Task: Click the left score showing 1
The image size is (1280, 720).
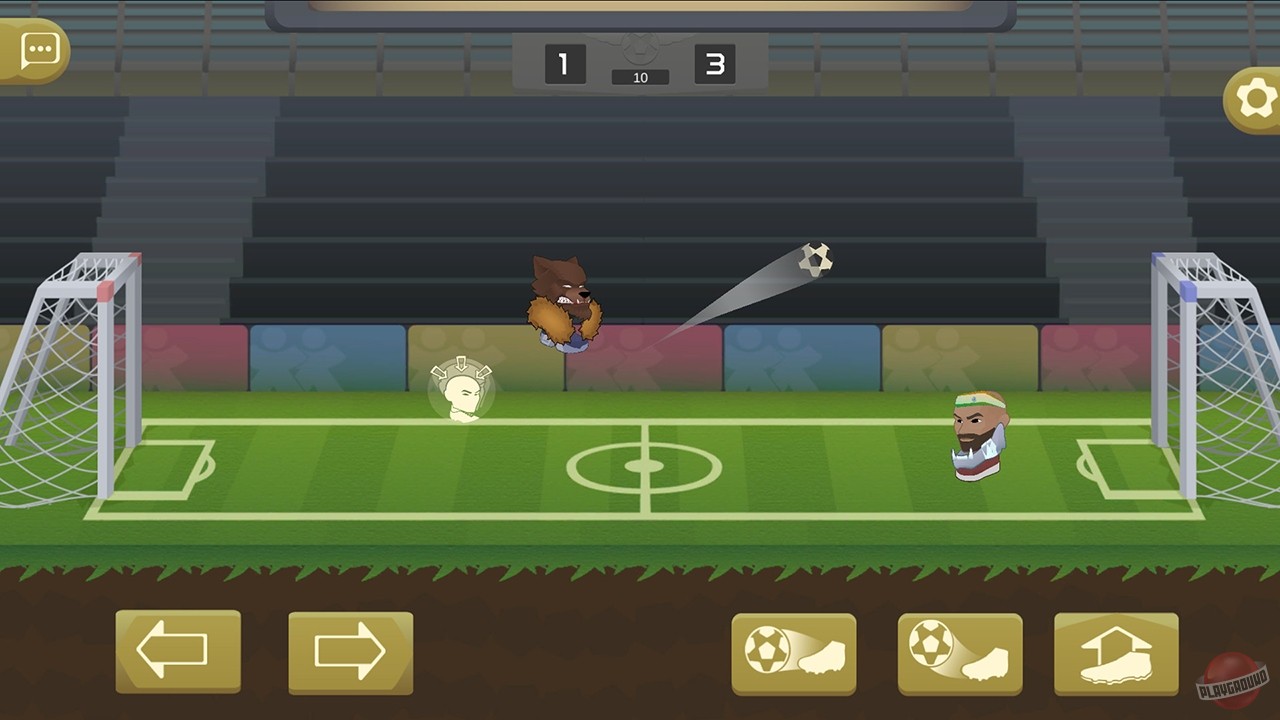Action: [x=564, y=64]
